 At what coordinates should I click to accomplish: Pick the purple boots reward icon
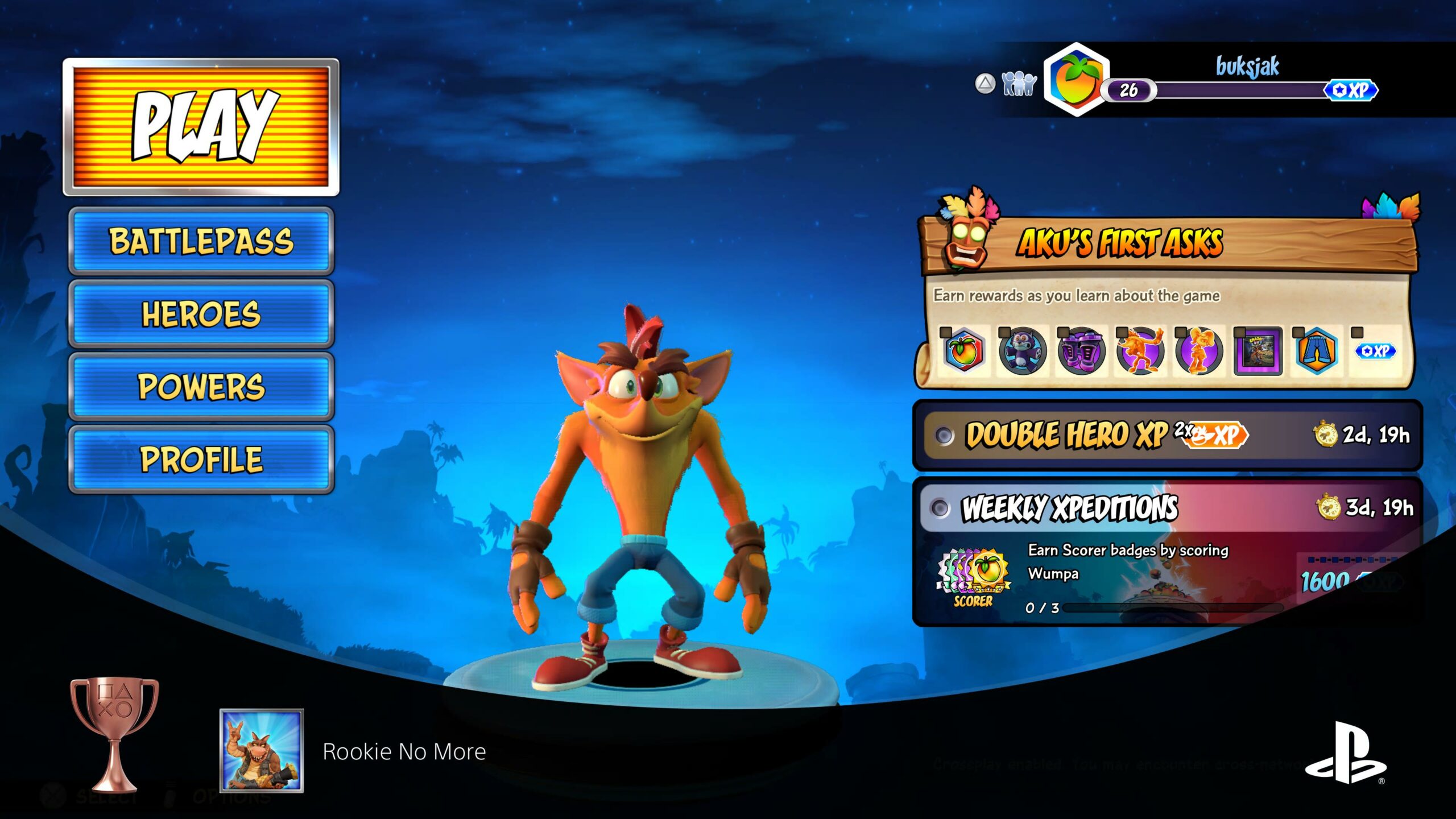click(x=1081, y=351)
